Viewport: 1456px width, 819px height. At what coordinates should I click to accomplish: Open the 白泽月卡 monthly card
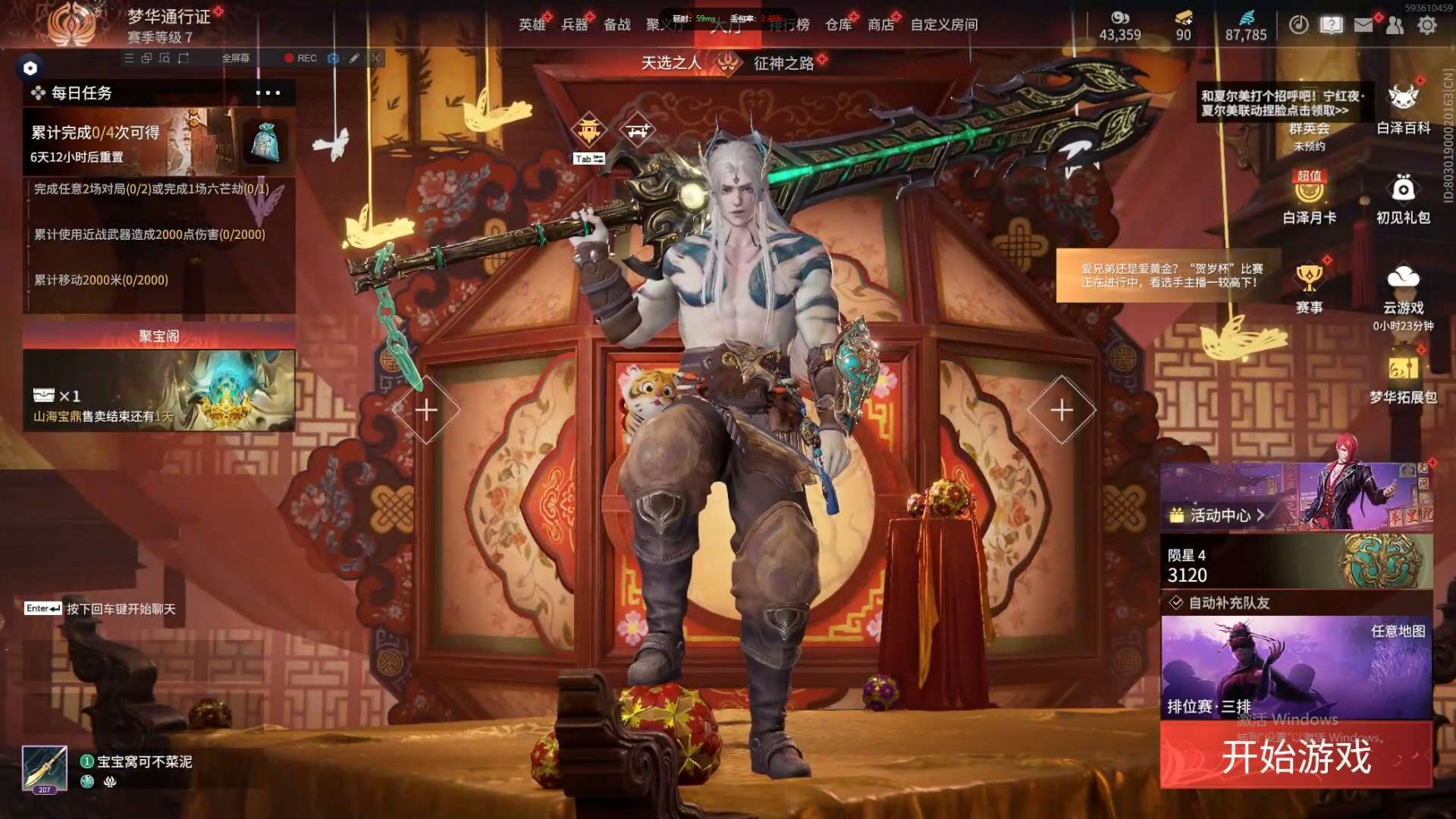pyautogui.click(x=1309, y=198)
